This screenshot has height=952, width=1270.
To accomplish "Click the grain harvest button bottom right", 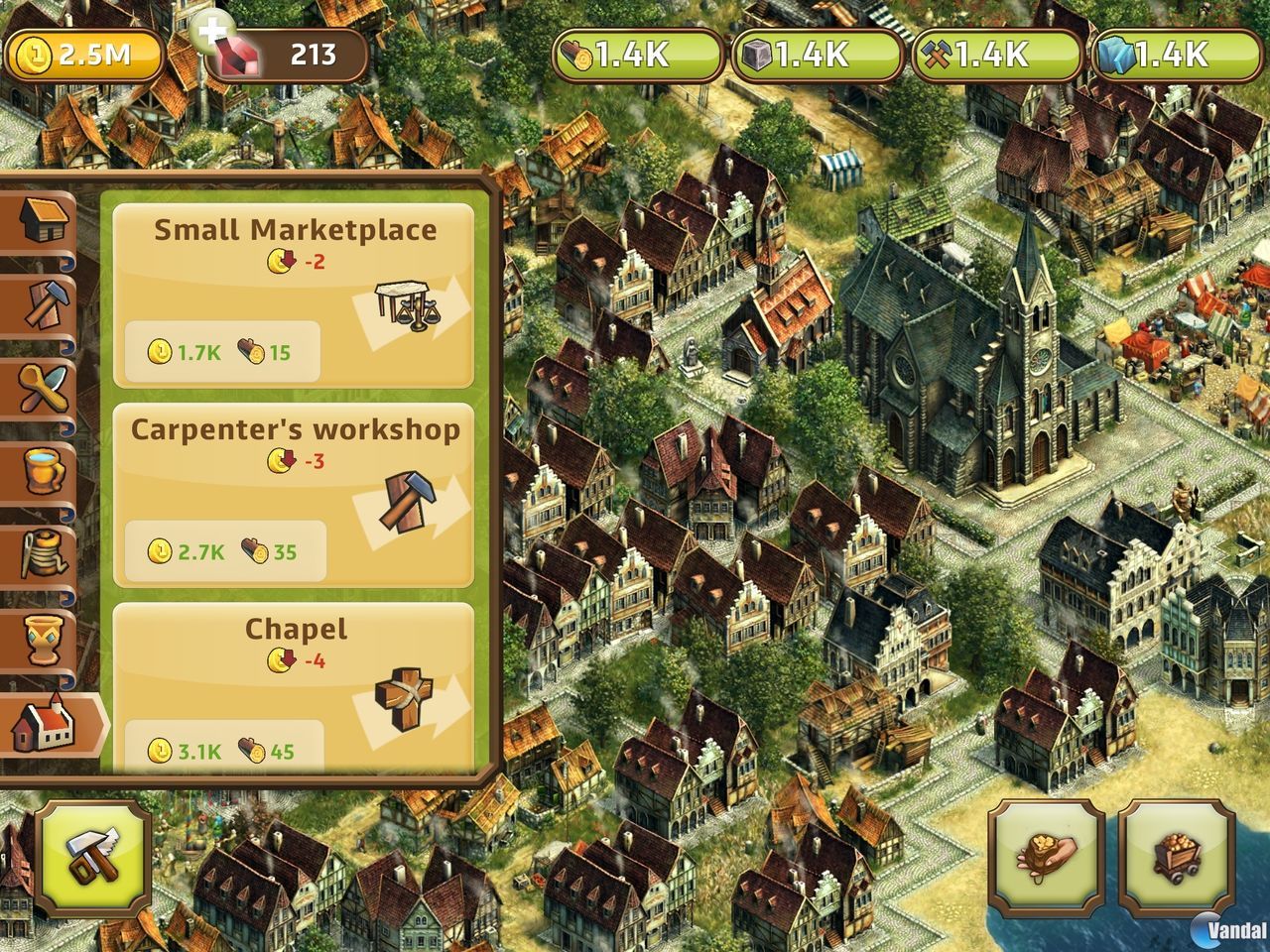I will [x=1045, y=863].
